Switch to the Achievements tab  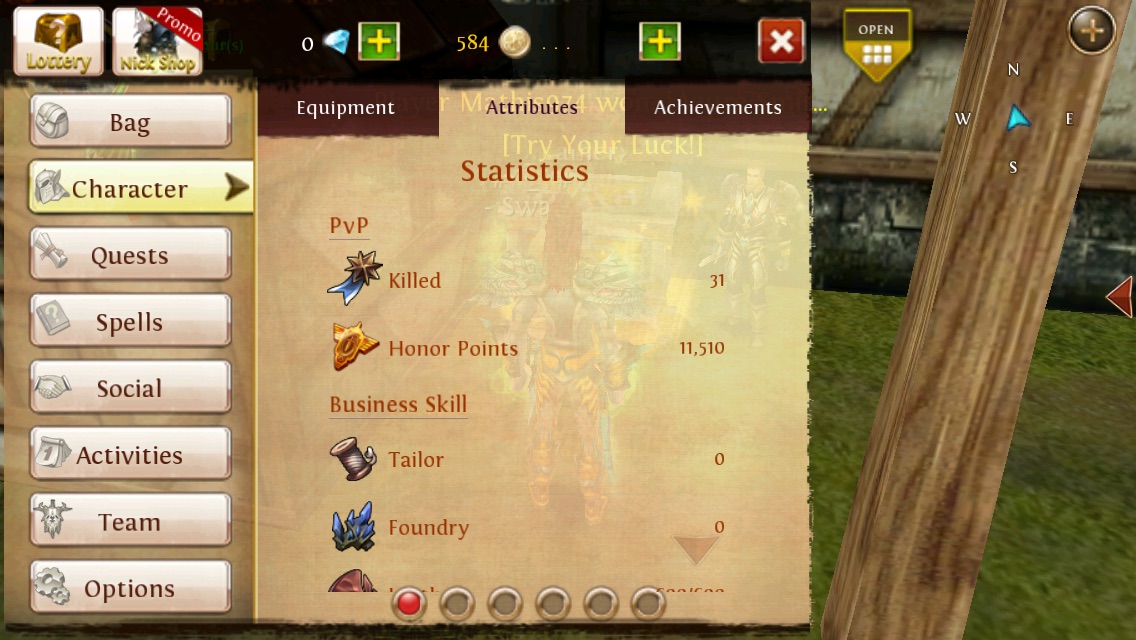tap(717, 108)
